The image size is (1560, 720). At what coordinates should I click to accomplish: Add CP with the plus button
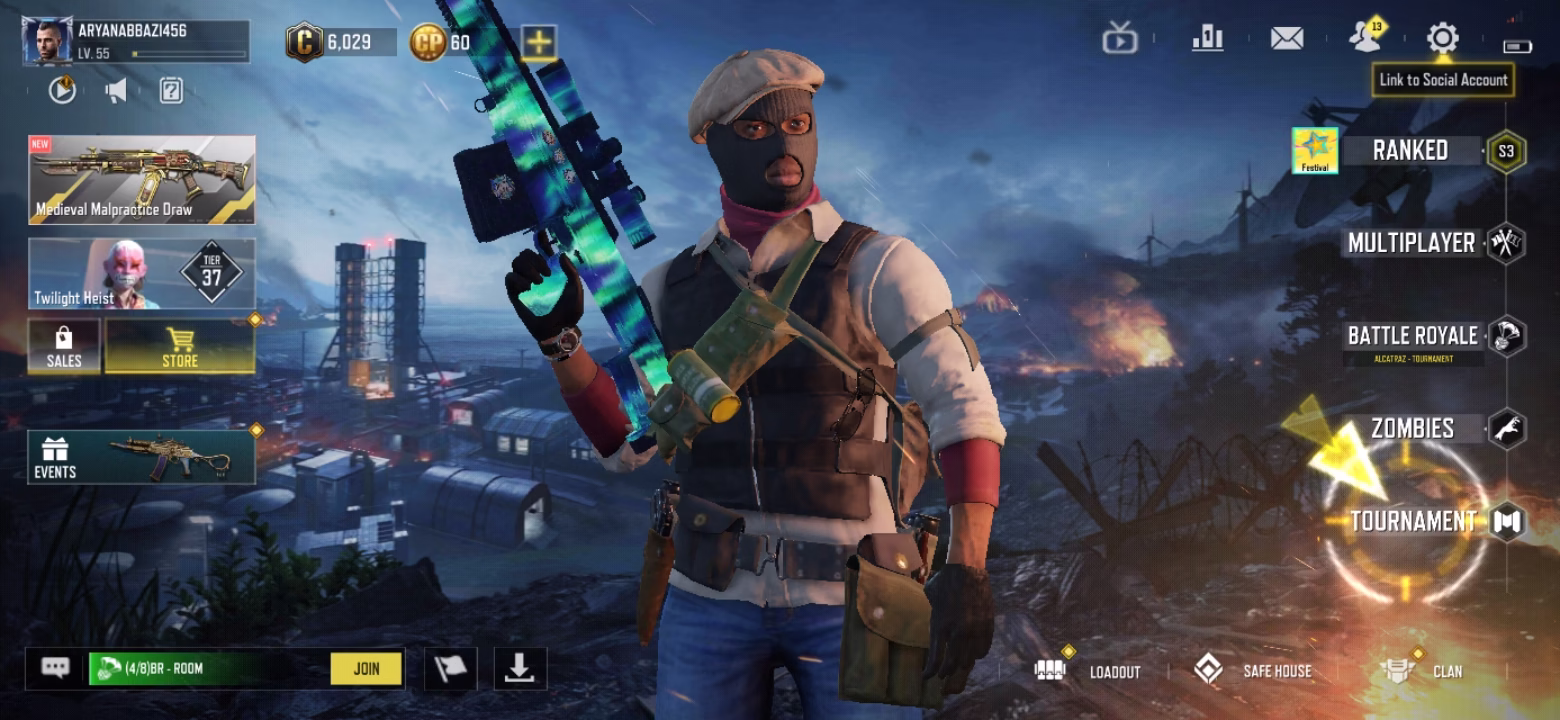[x=538, y=42]
